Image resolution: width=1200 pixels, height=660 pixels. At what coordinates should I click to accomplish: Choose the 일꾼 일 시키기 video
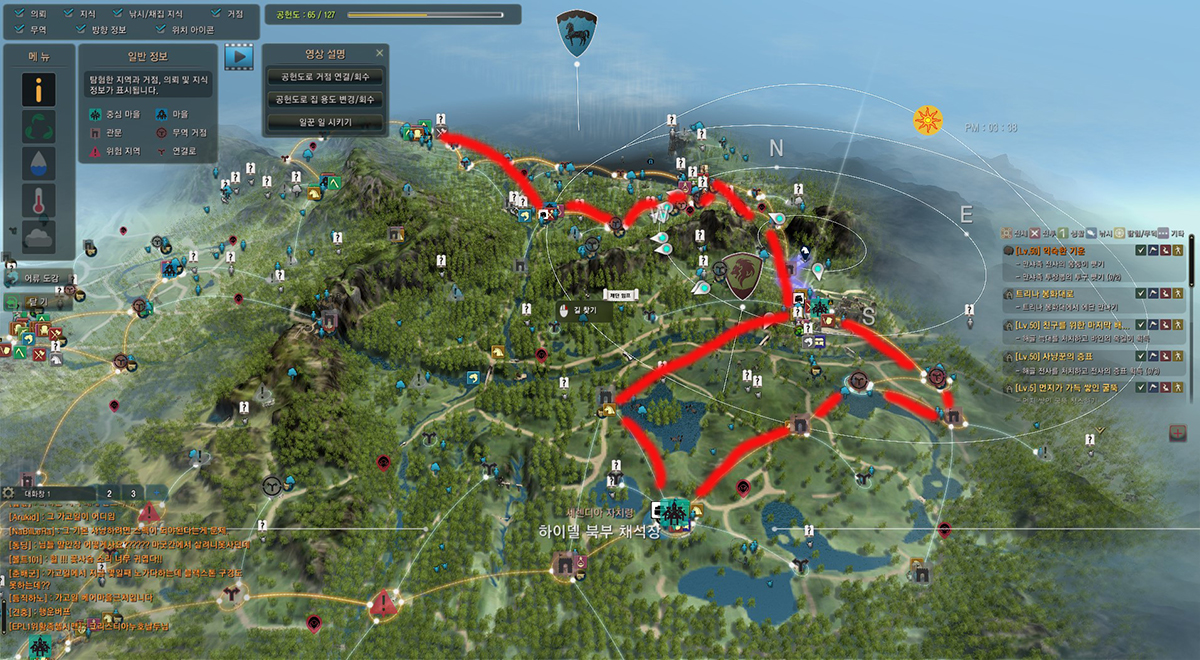(x=325, y=122)
